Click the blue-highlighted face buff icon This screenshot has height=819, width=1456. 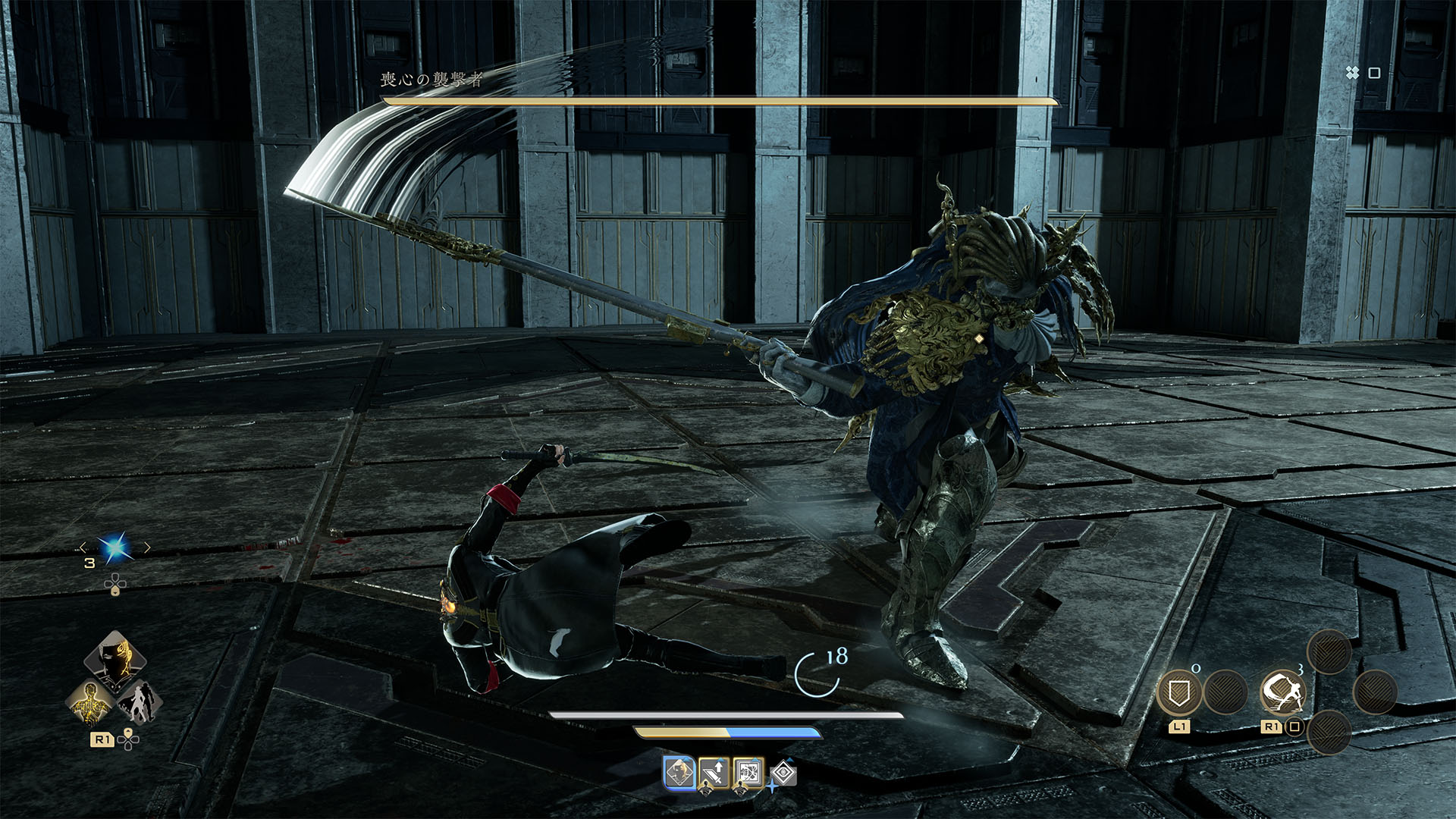679,773
